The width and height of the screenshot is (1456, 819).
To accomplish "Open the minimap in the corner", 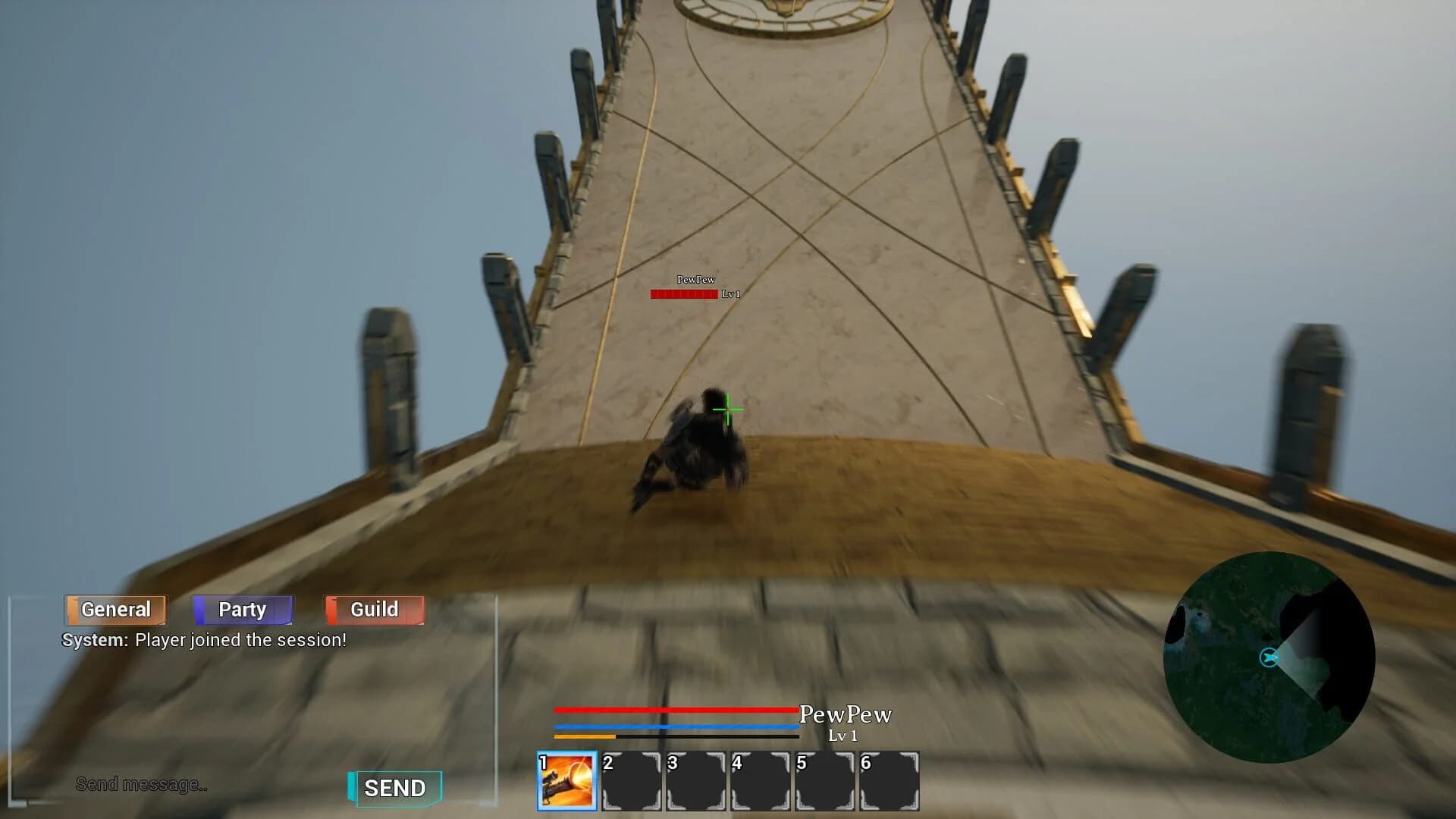I will coord(1269,660).
